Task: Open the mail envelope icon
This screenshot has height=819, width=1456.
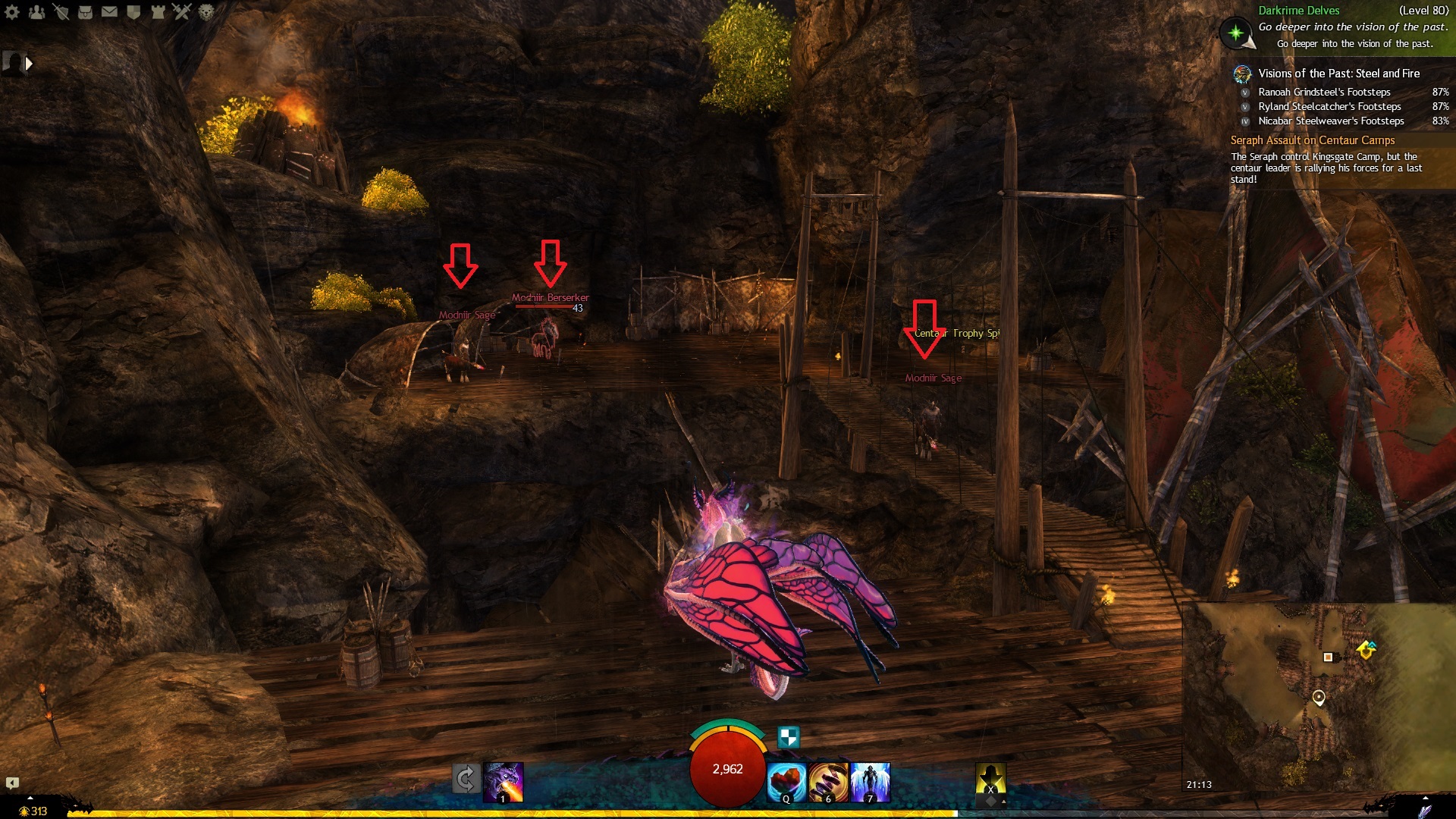Action: (109, 11)
